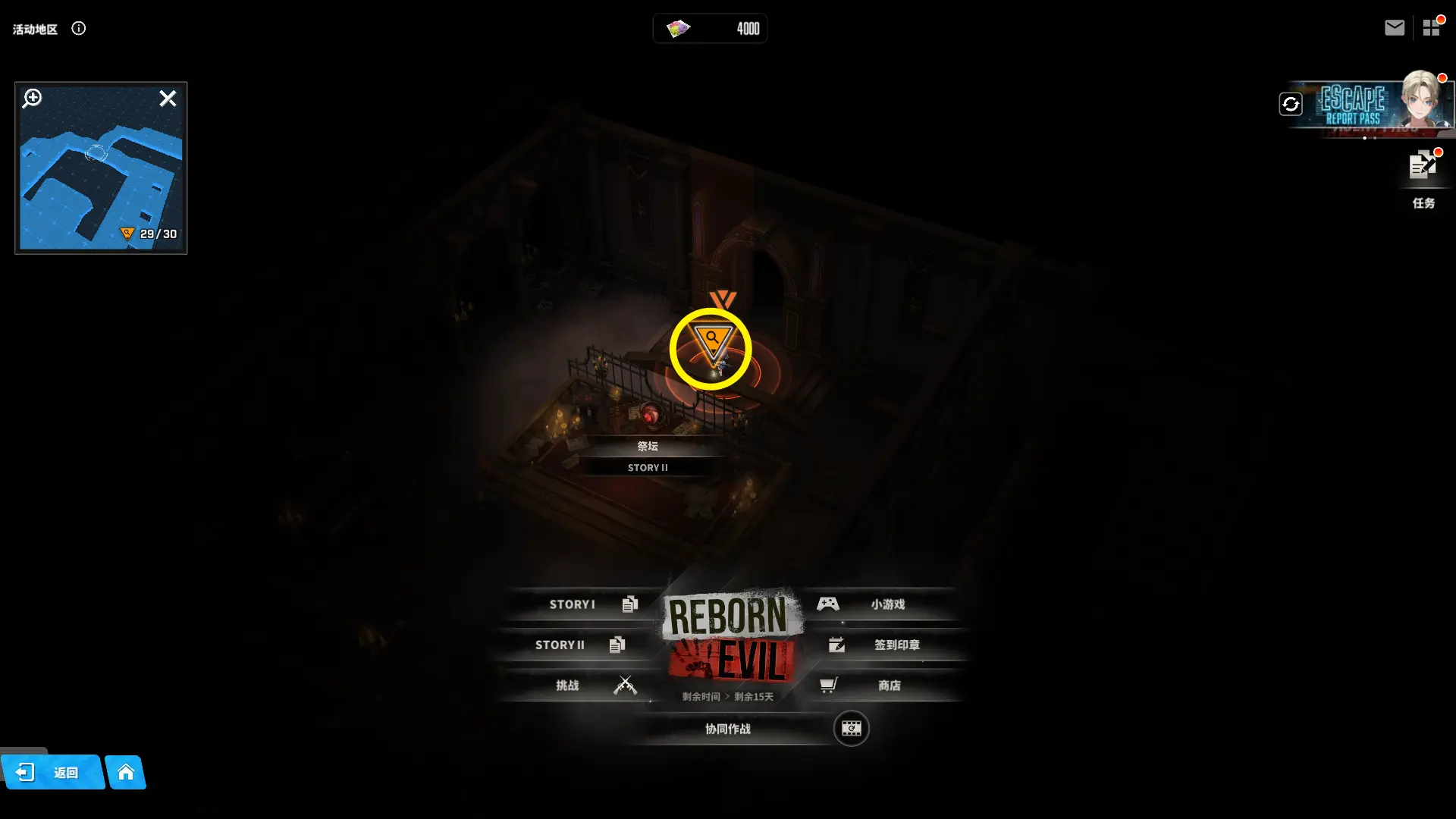Open the four-square grid menu

pos(1431,28)
